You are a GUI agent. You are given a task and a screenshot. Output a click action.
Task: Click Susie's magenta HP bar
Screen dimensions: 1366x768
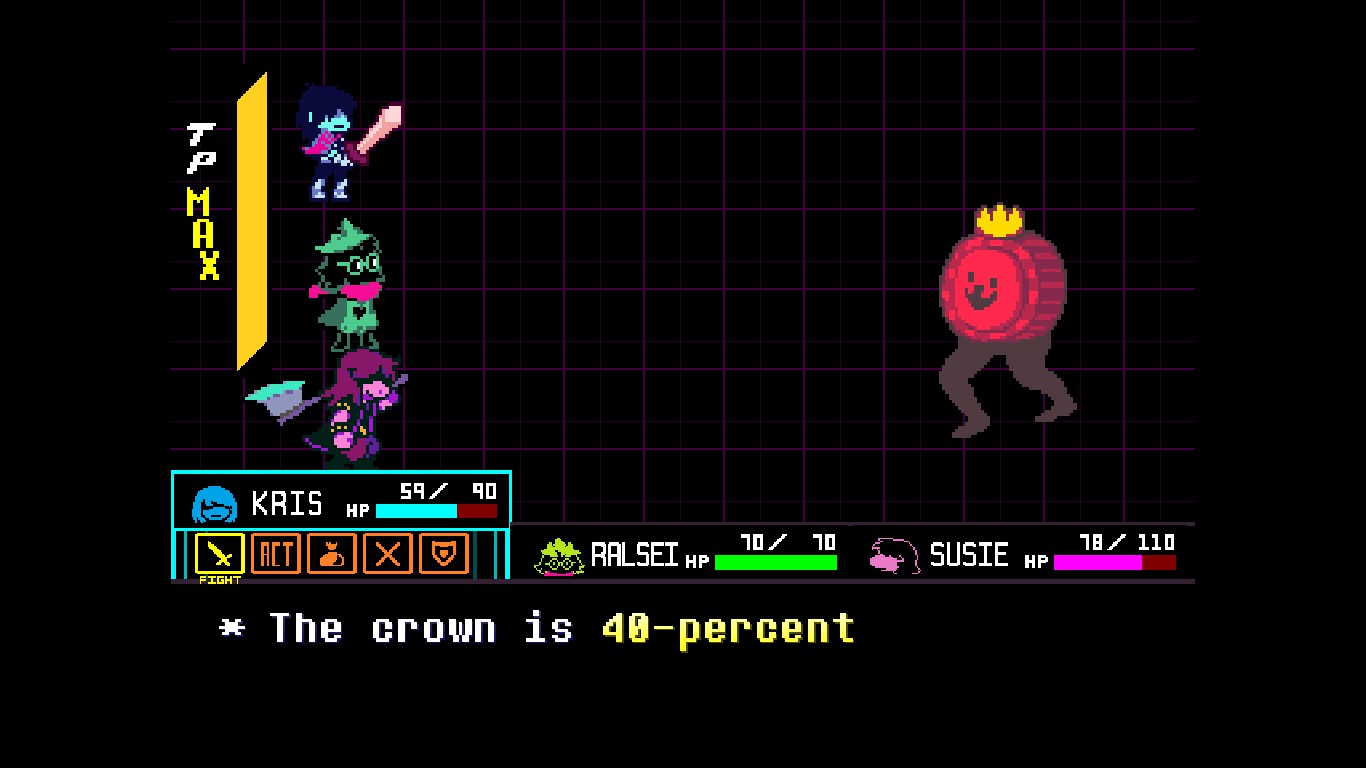coord(1098,562)
